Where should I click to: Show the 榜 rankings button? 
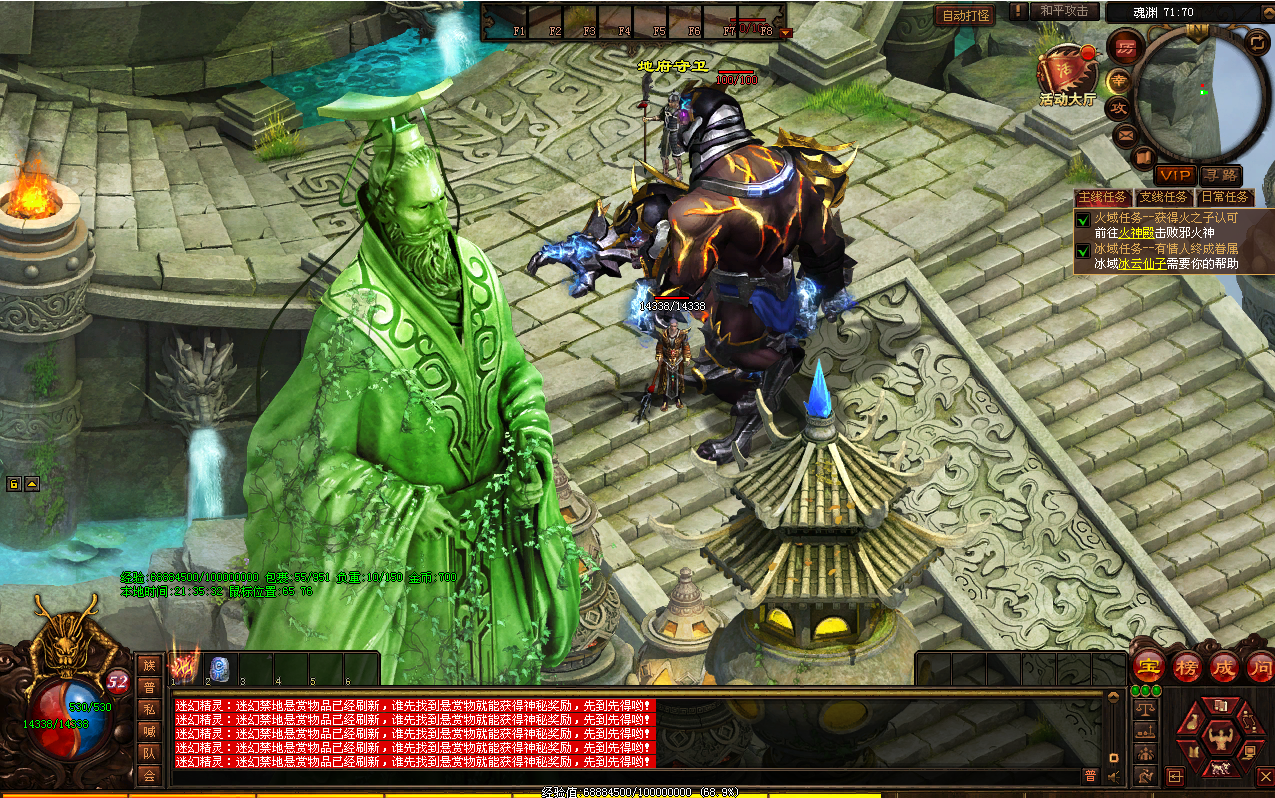1187,667
